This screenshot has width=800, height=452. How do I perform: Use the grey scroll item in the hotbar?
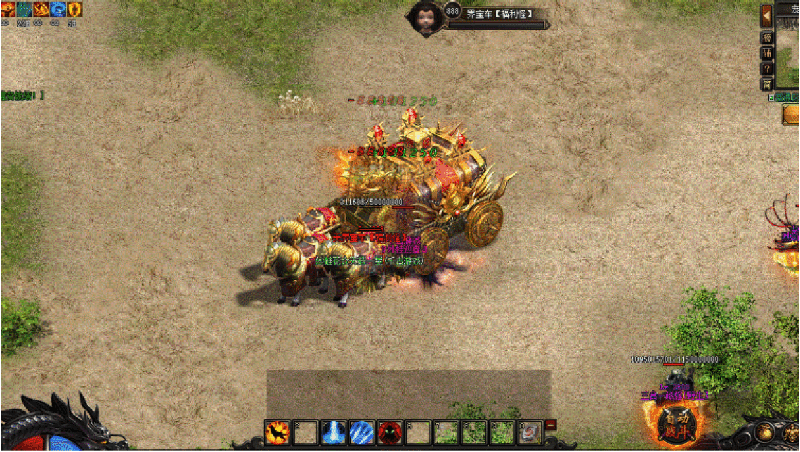[531, 432]
